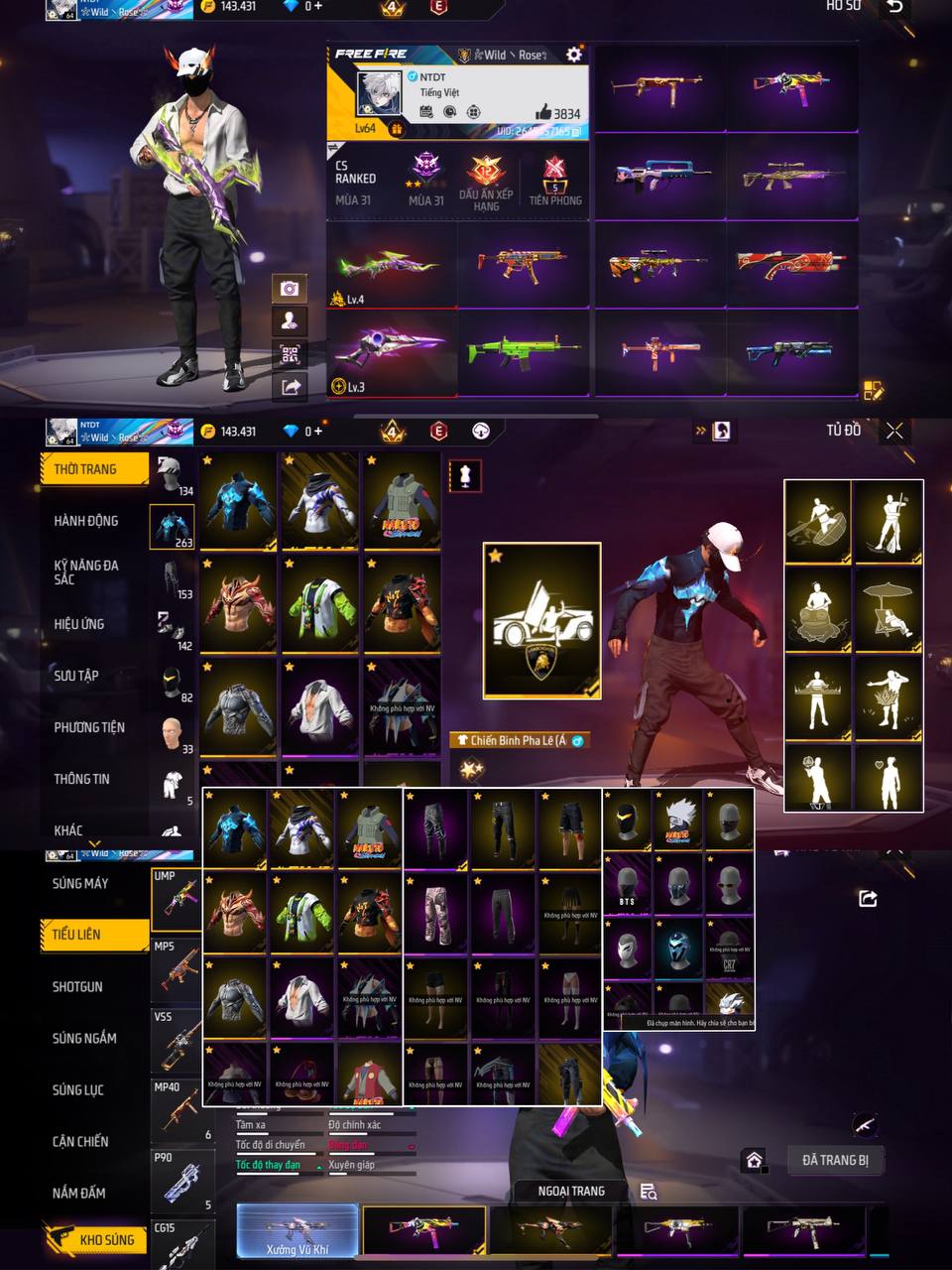Select the Kỹ Năng Đa Sắc tab
This screenshot has height=1270, width=952.
[x=86, y=571]
